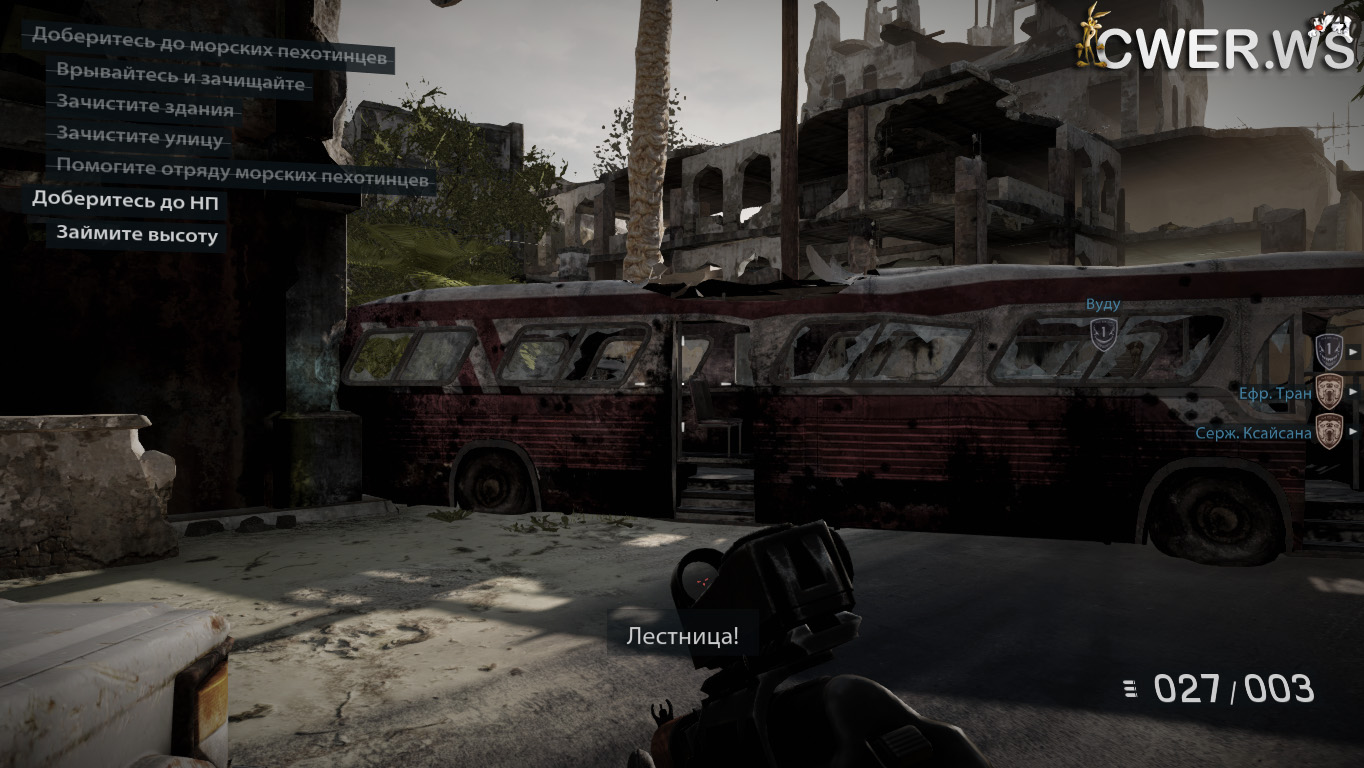Select the "Займите высоту" sub-objective
This screenshot has width=1364, height=768.
[137, 235]
